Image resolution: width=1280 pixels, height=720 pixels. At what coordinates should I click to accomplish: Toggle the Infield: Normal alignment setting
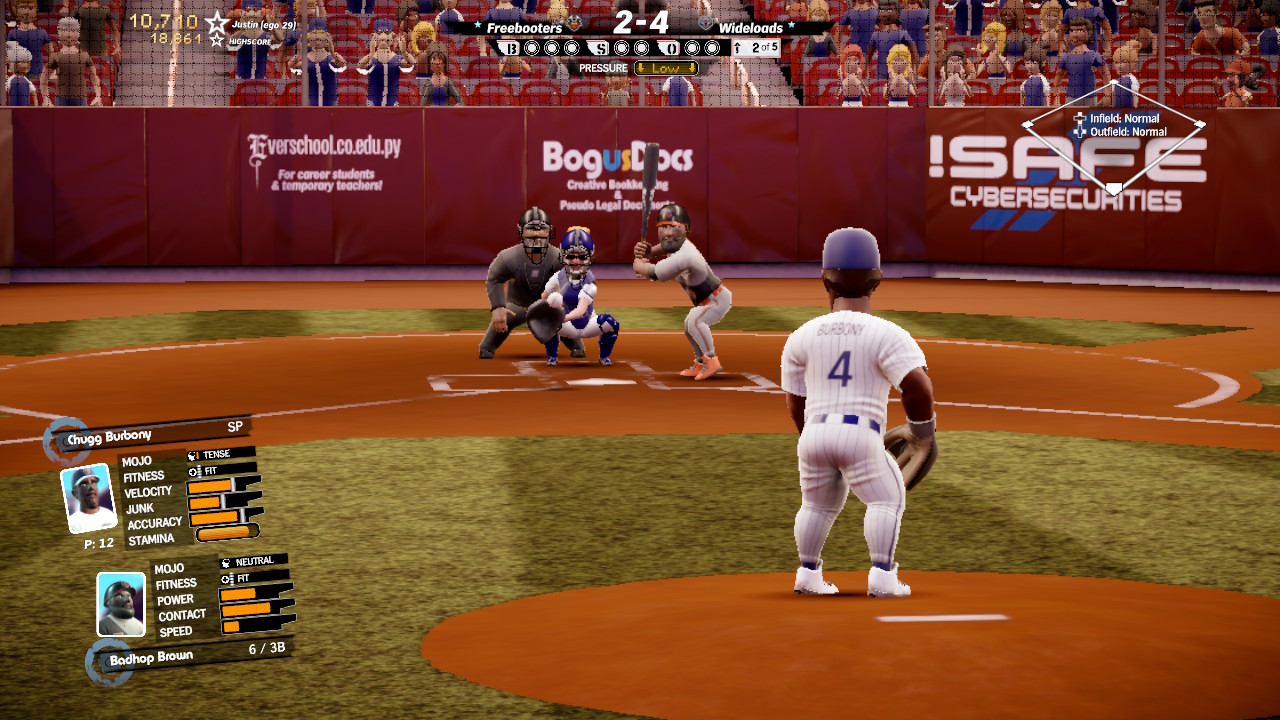coord(1127,118)
